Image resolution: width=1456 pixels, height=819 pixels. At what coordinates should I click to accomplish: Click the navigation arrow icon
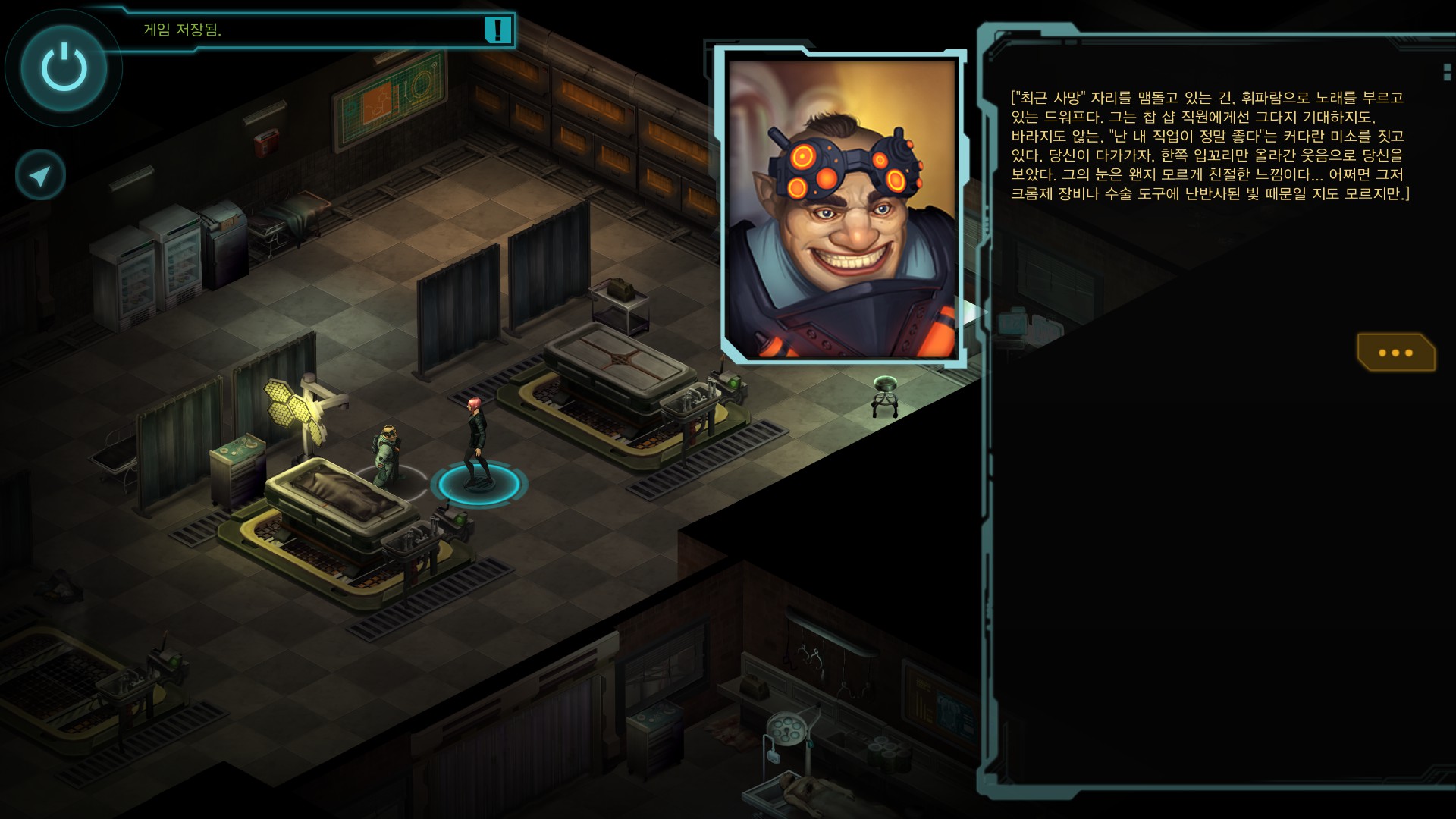coord(40,176)
